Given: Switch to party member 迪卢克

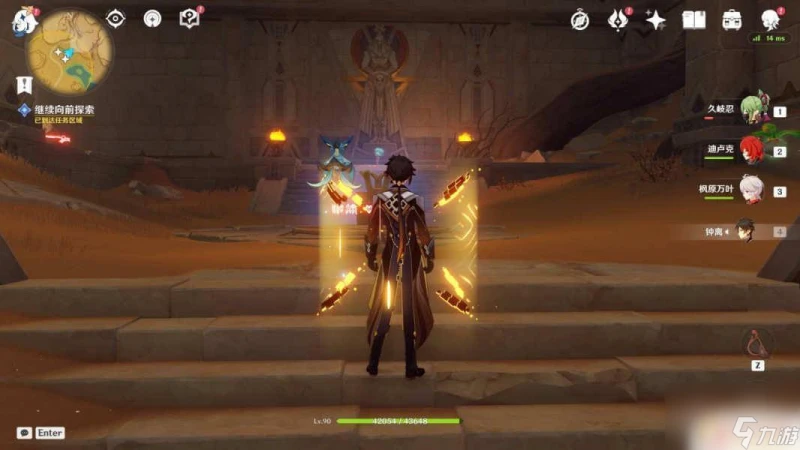Looking at the screenshot, I should click(752, 152).
